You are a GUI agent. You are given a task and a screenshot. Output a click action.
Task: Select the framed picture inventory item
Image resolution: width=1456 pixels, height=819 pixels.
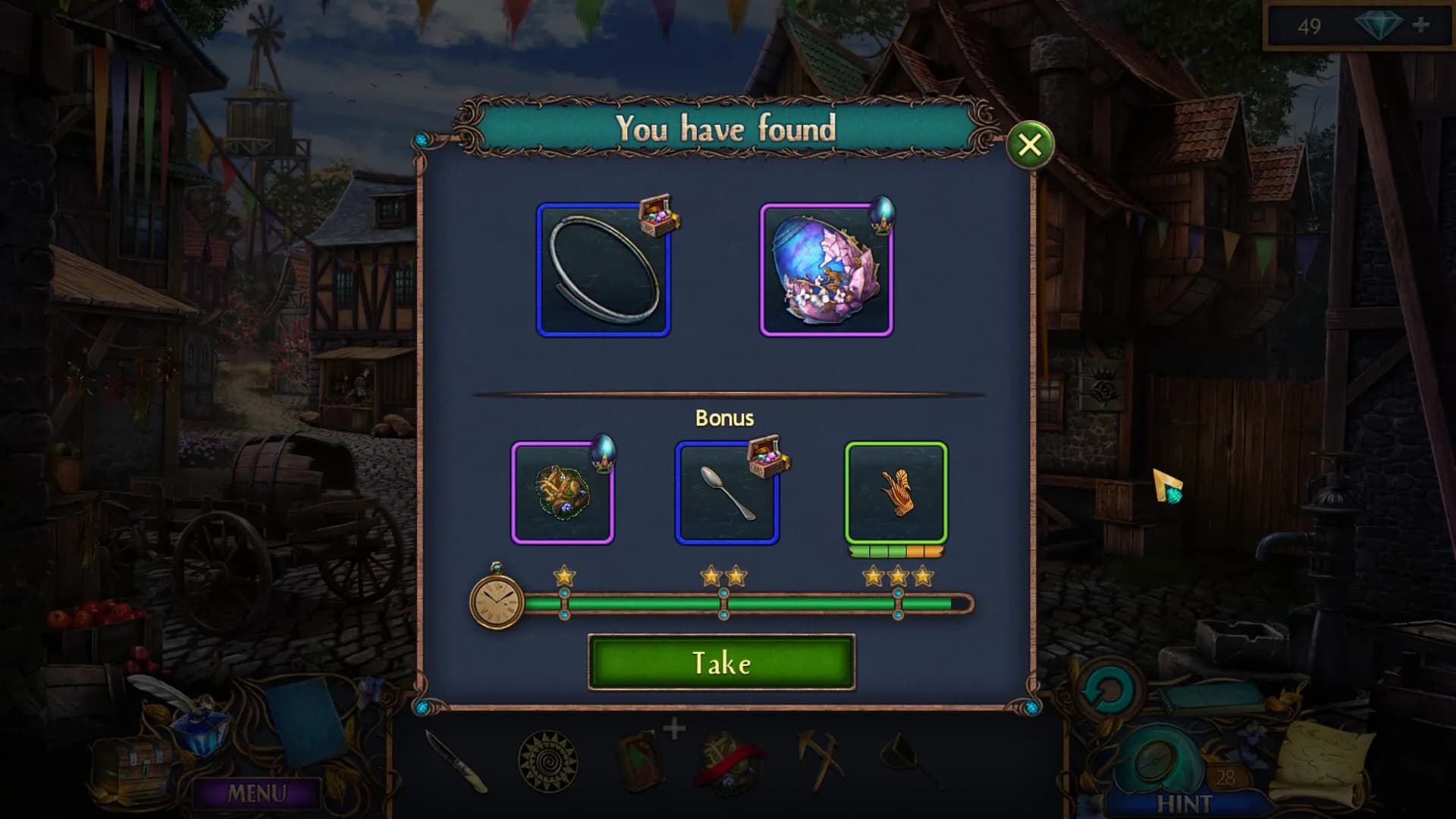click(x=638, y=758)
